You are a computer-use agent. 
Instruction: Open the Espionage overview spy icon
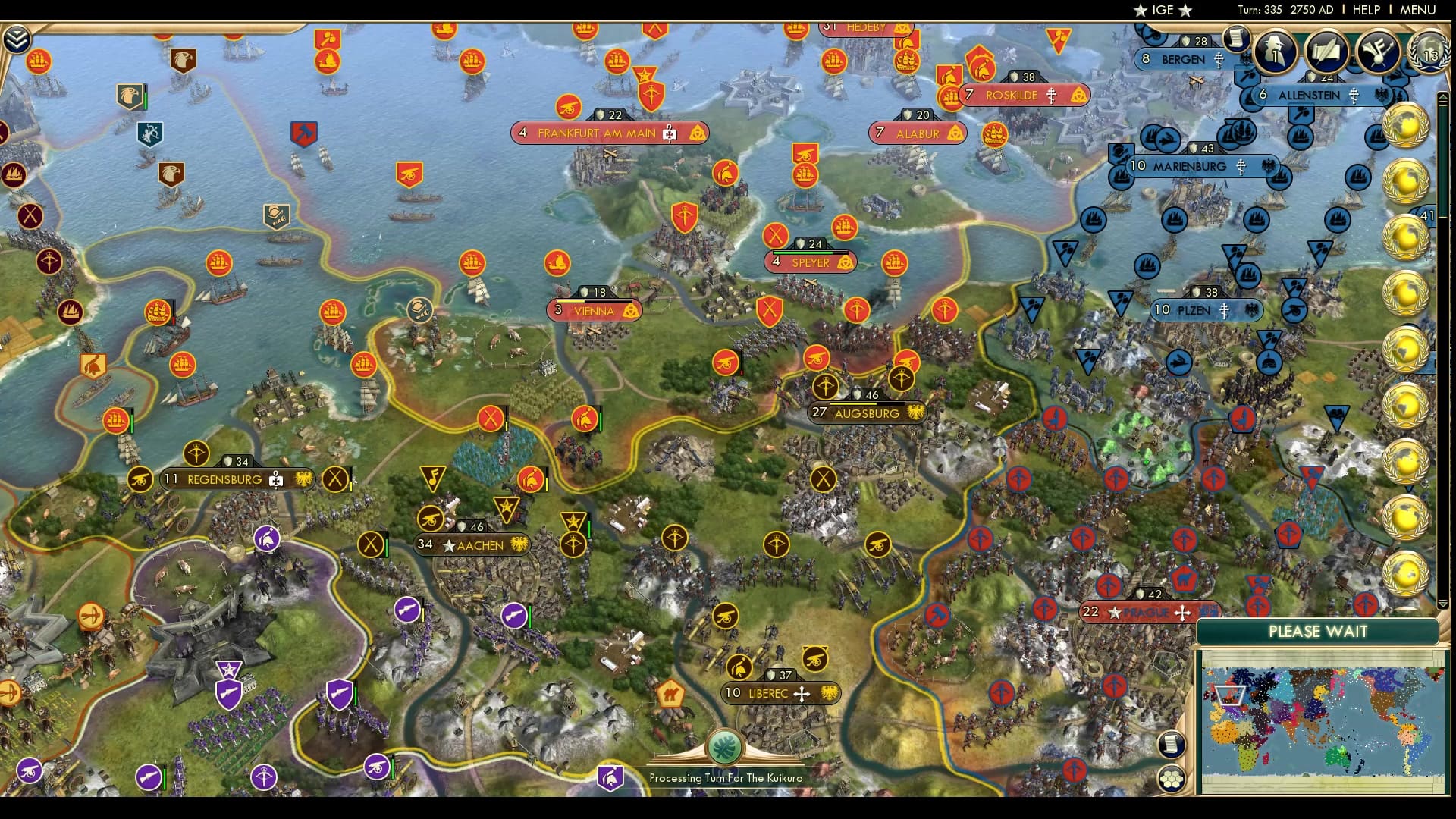(x=1275, y=51)
